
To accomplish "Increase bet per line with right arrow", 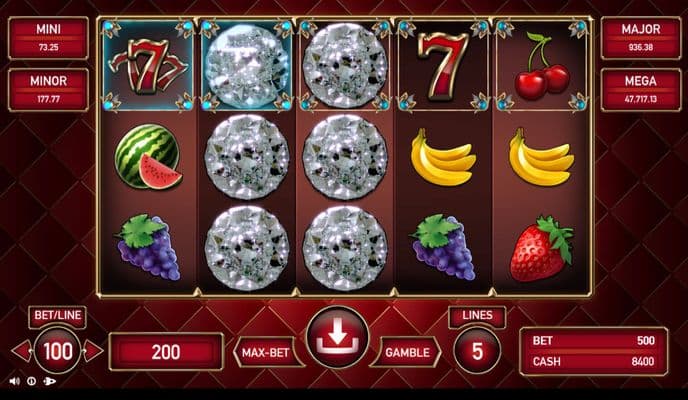I will coord(93,351).
